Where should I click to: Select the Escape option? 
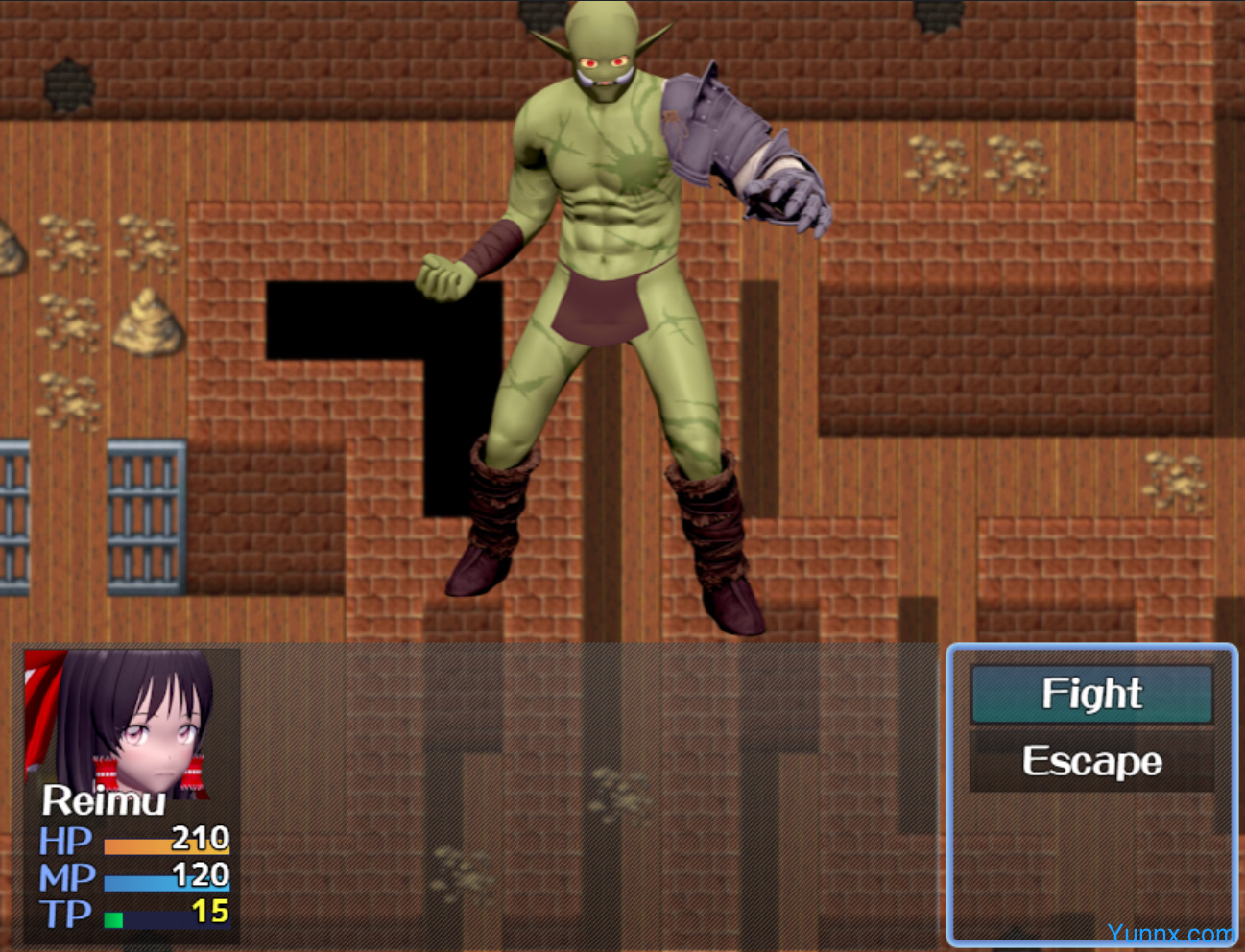click(1091, 762)
